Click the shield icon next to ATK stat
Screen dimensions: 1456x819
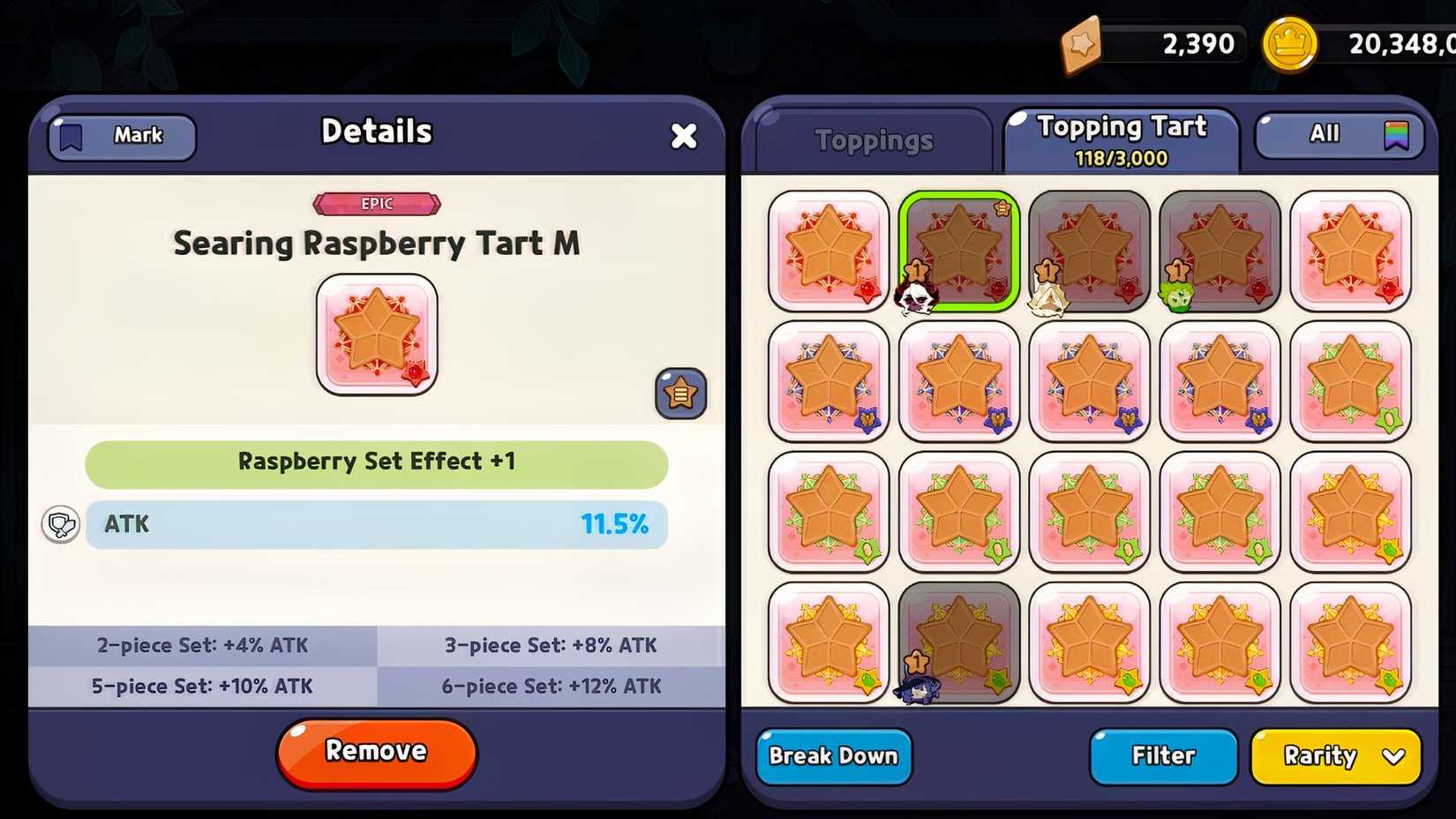point(60,524)
